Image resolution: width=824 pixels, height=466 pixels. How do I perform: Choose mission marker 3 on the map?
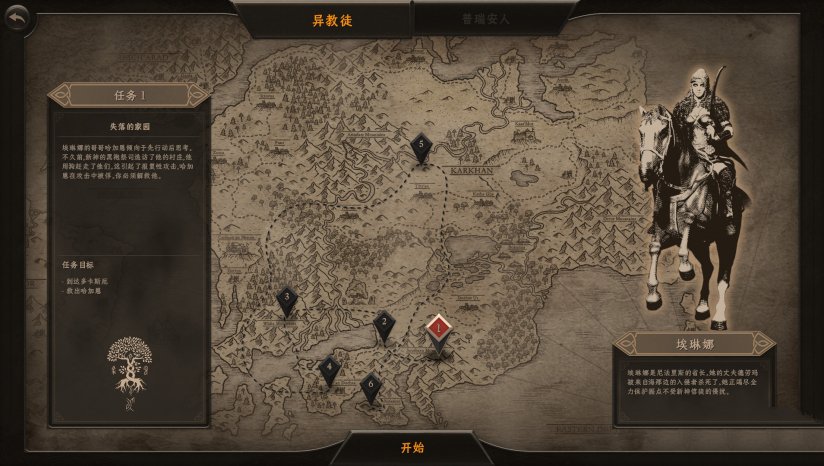coord(287,298)
